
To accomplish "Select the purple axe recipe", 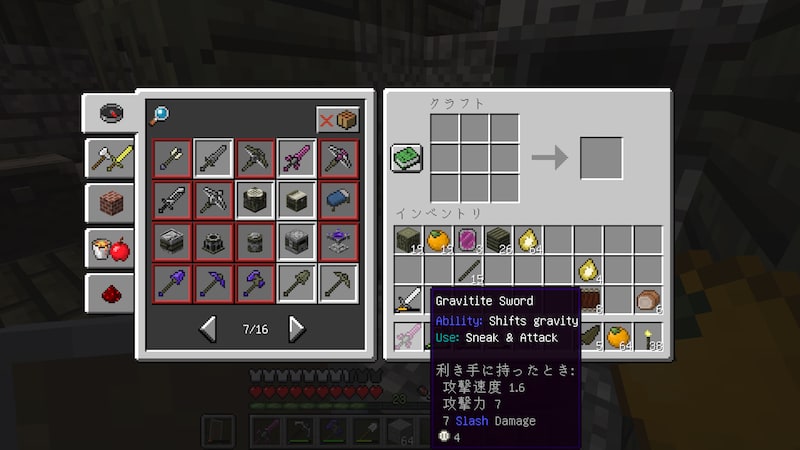I will click(254, 282).
